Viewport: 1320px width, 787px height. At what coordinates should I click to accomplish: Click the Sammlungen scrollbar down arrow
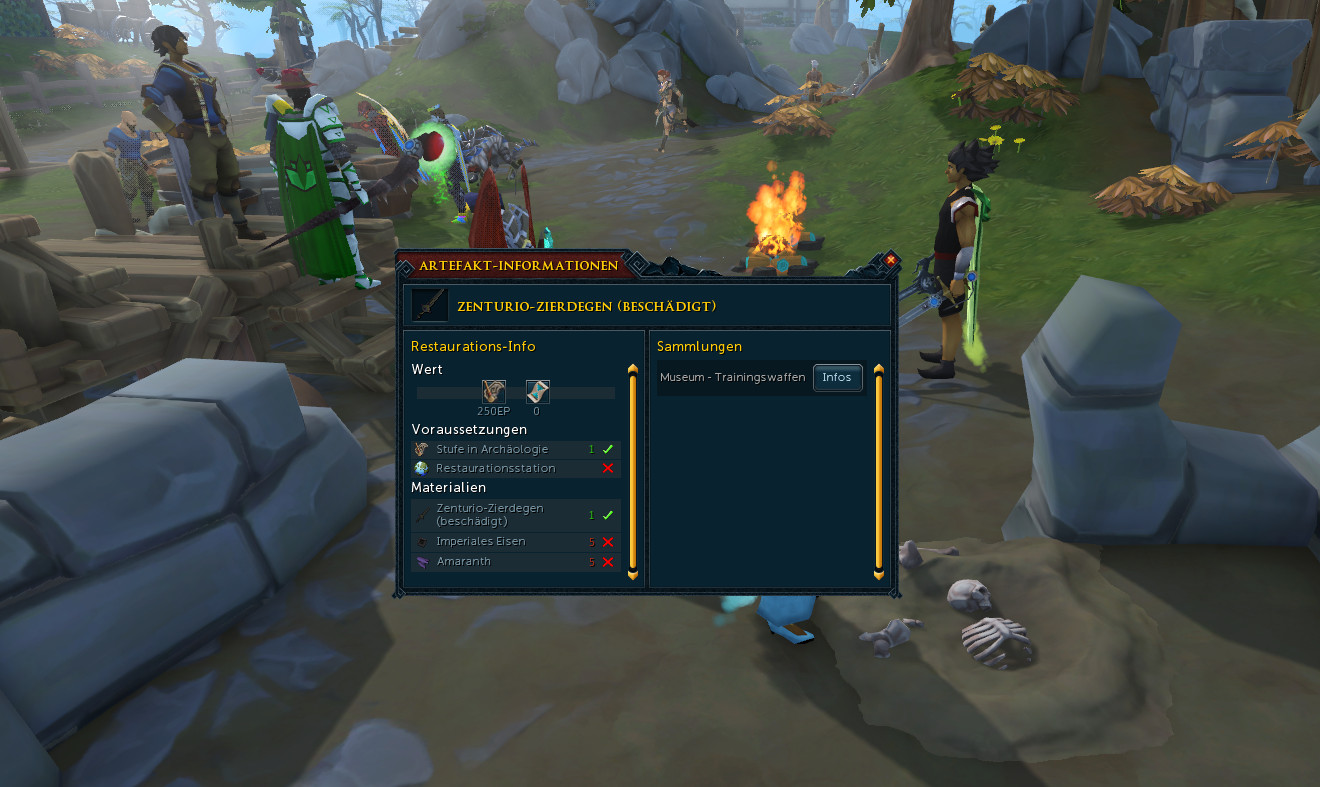click(879, 575)
